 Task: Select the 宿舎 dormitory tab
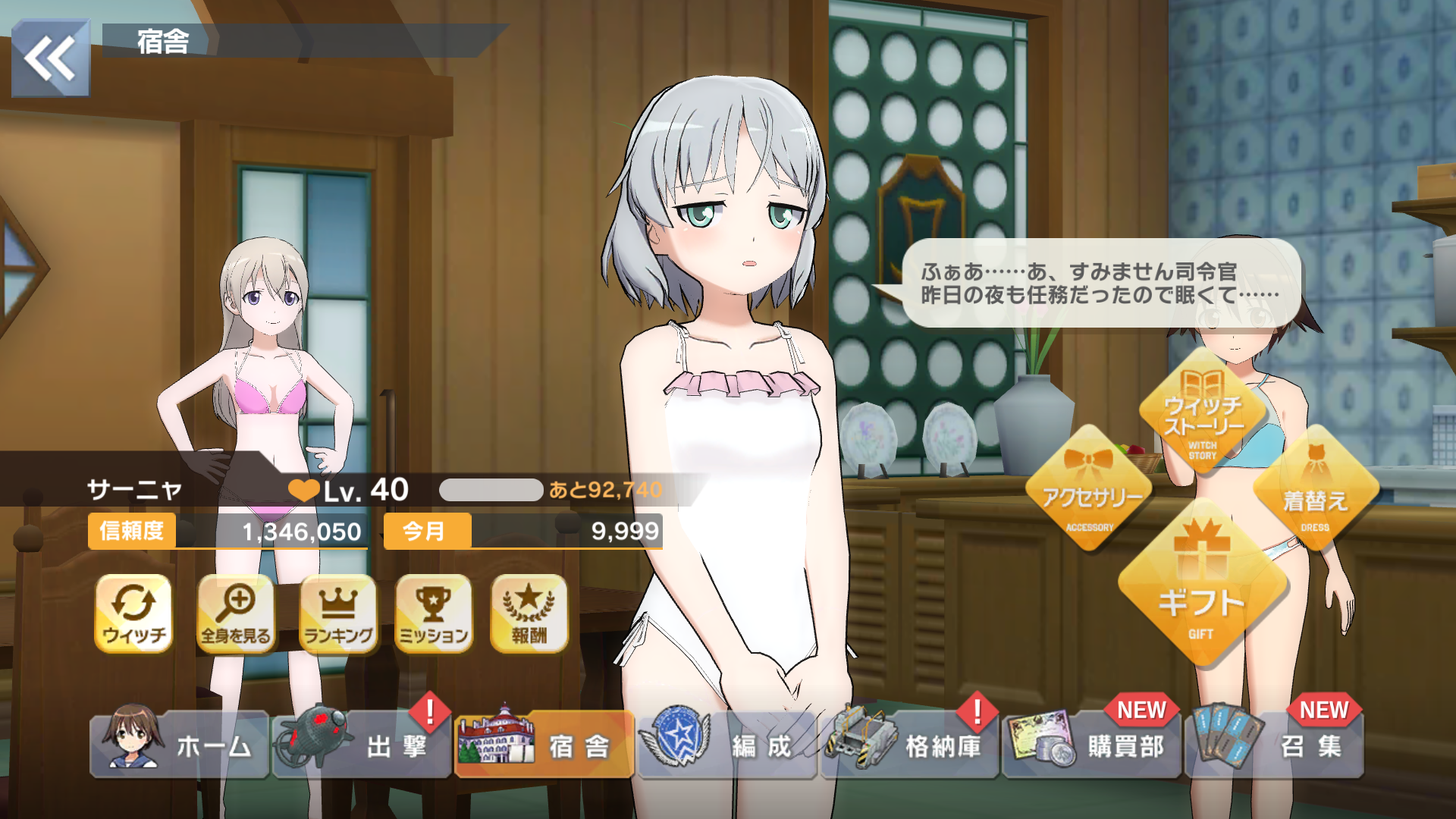click(x=544, y=745)
